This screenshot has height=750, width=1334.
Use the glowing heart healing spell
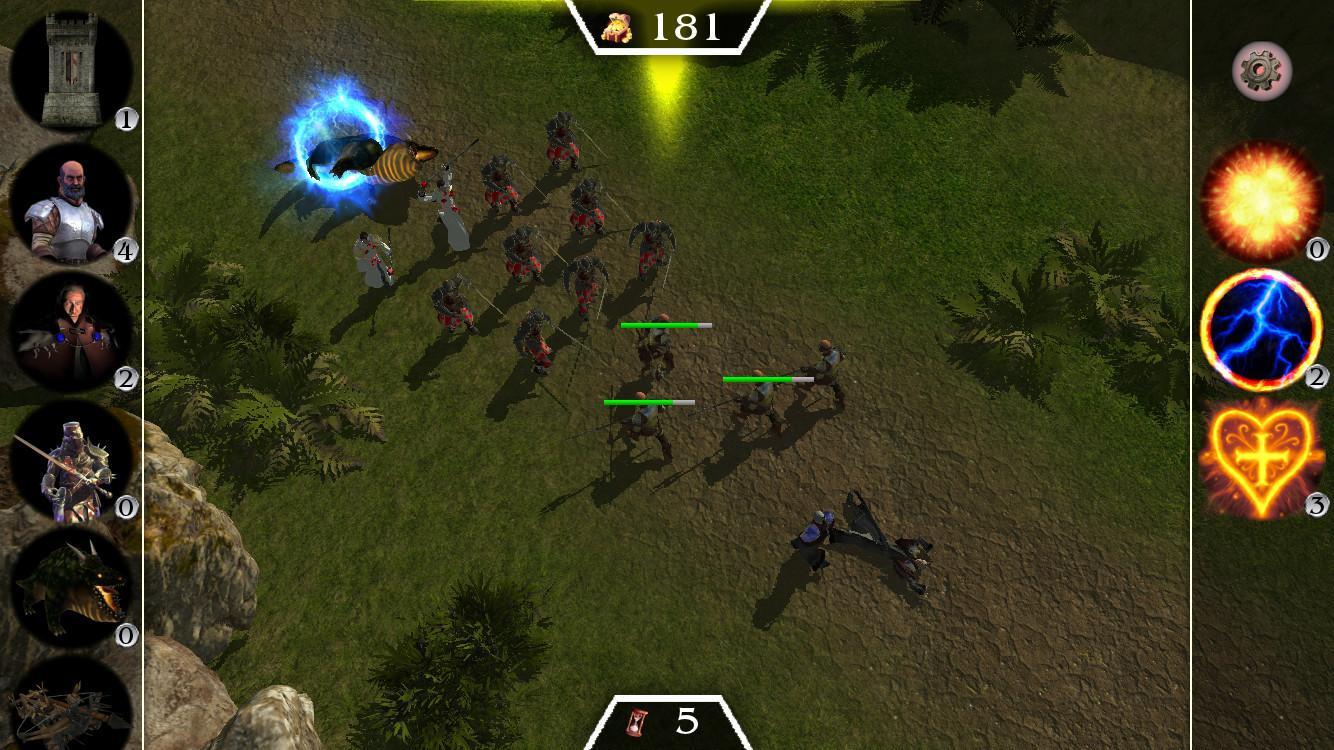point(1261,458)
